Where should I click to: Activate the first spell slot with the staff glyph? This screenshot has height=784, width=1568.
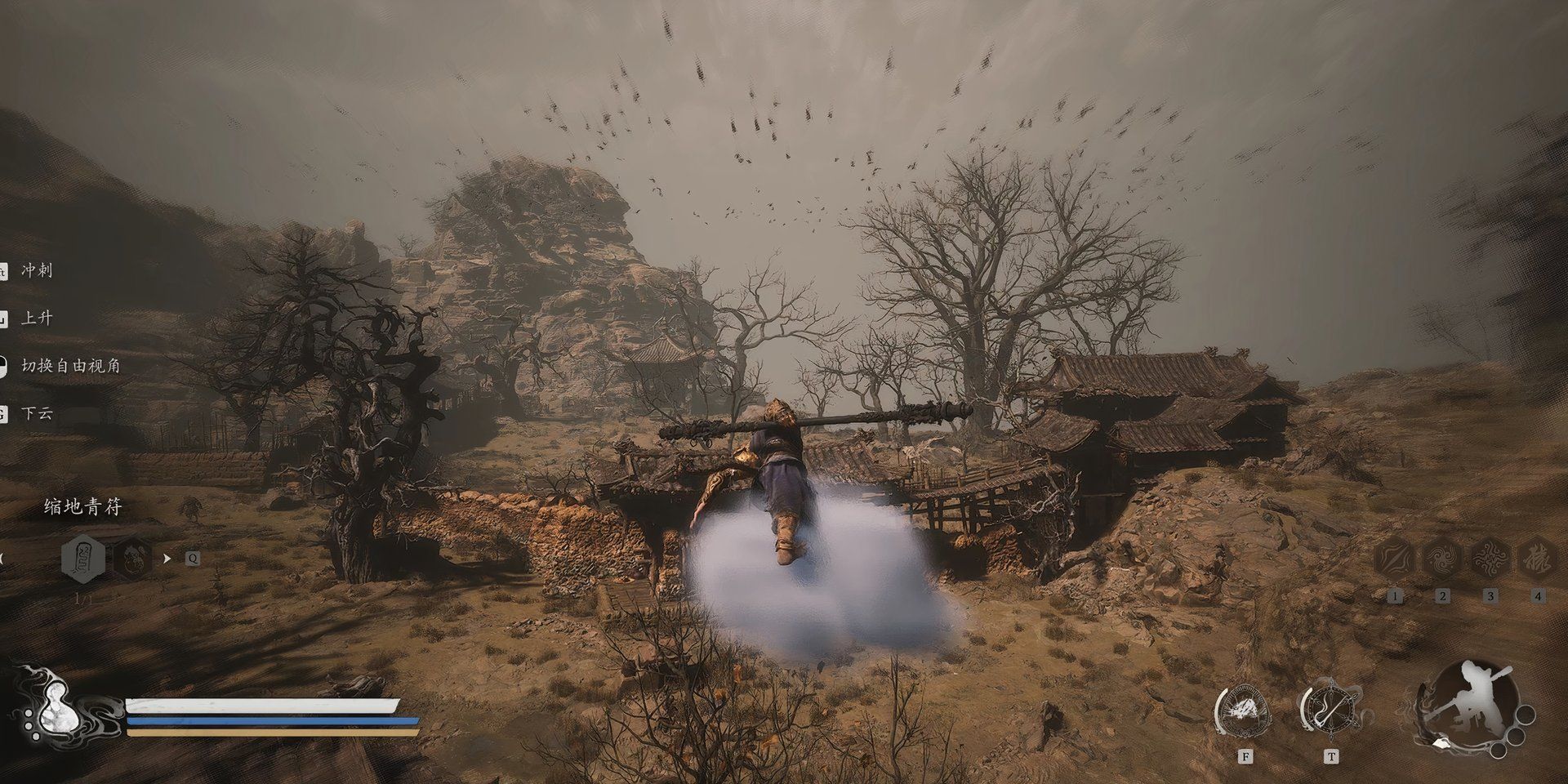pos(1394,559)
